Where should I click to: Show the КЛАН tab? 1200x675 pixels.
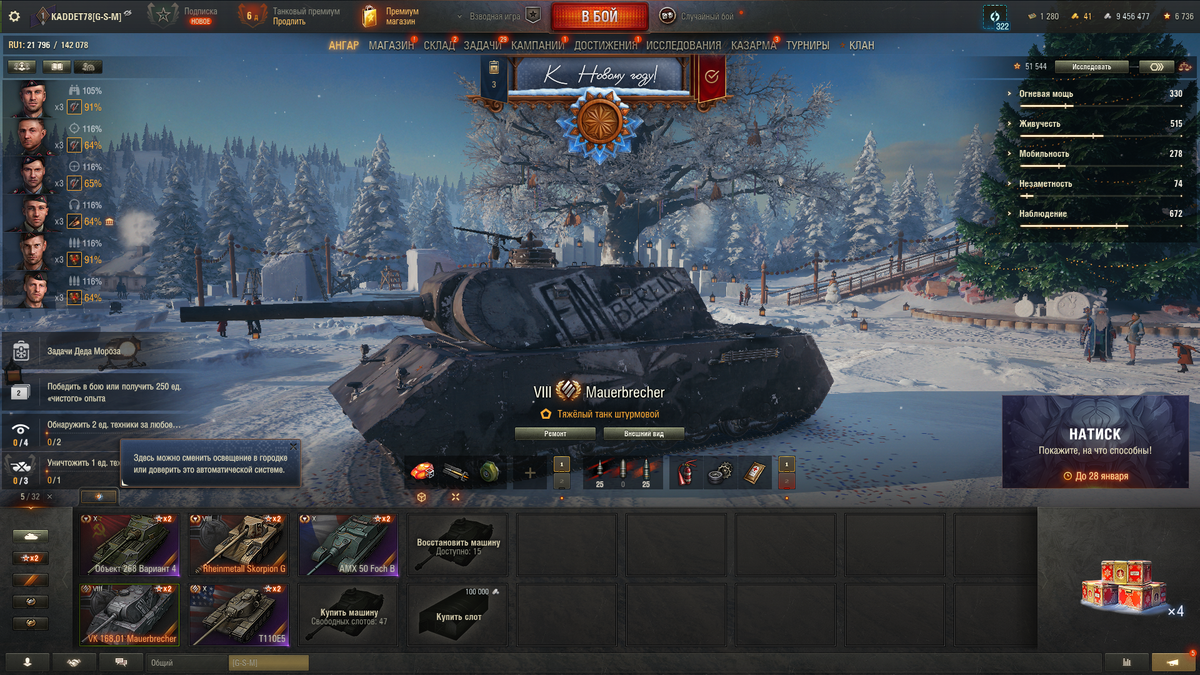pyautogui.click(x=861, y=45)
